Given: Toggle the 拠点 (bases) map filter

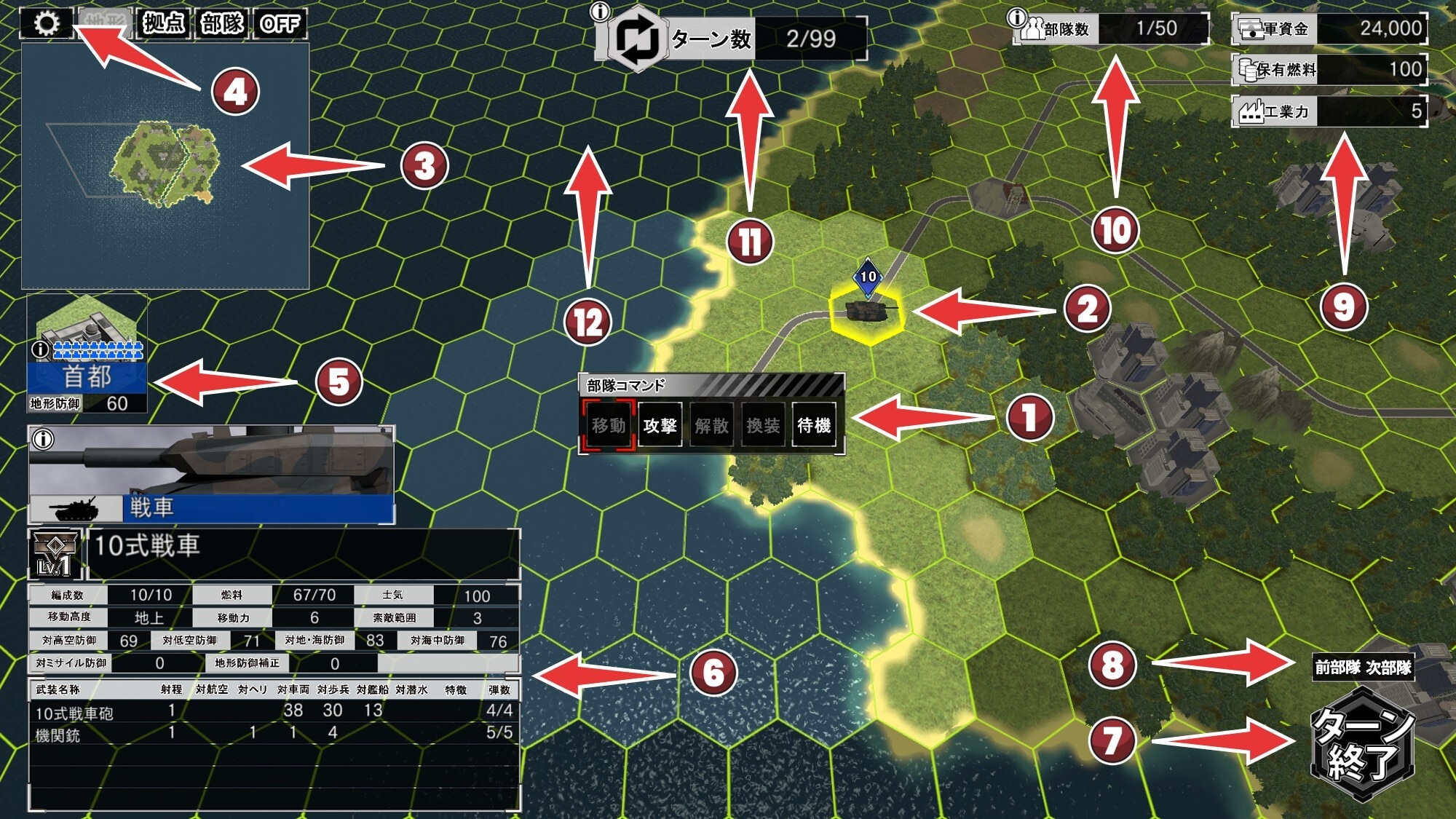Looking at the screenshot, I should point(164,23).
